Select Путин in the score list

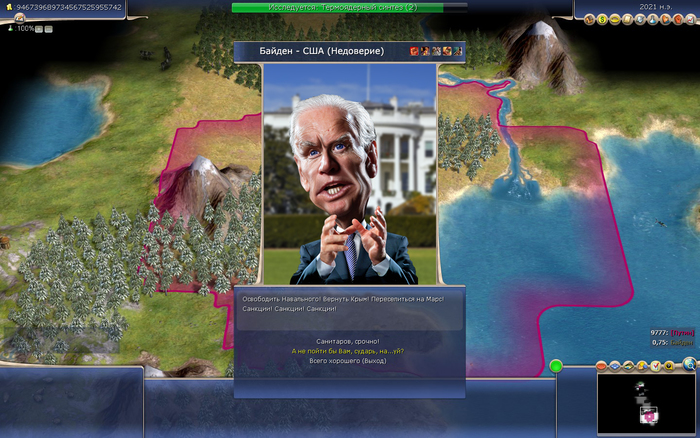[682, 331]
